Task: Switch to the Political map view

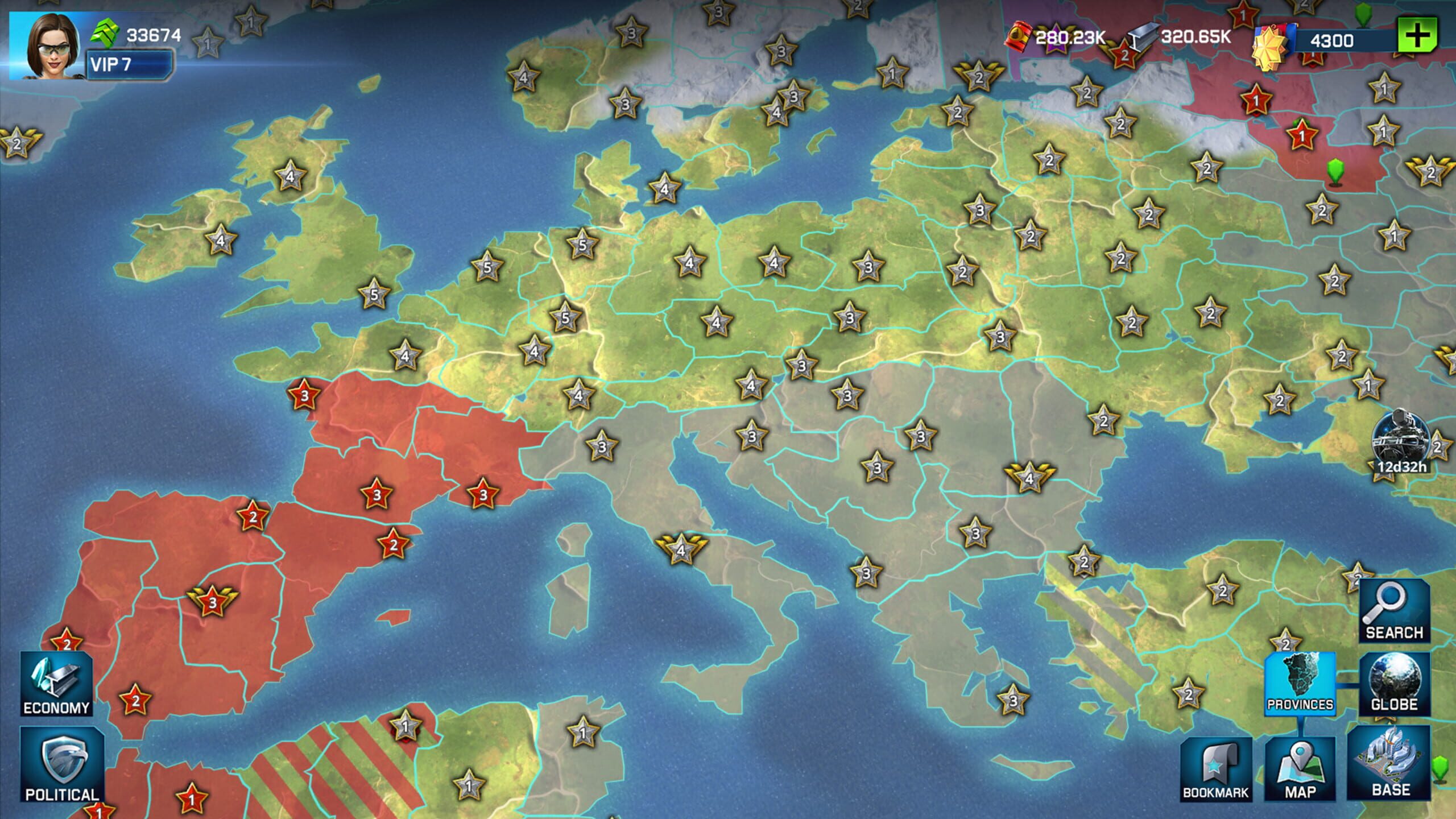Action: click(x=62, y=766)
